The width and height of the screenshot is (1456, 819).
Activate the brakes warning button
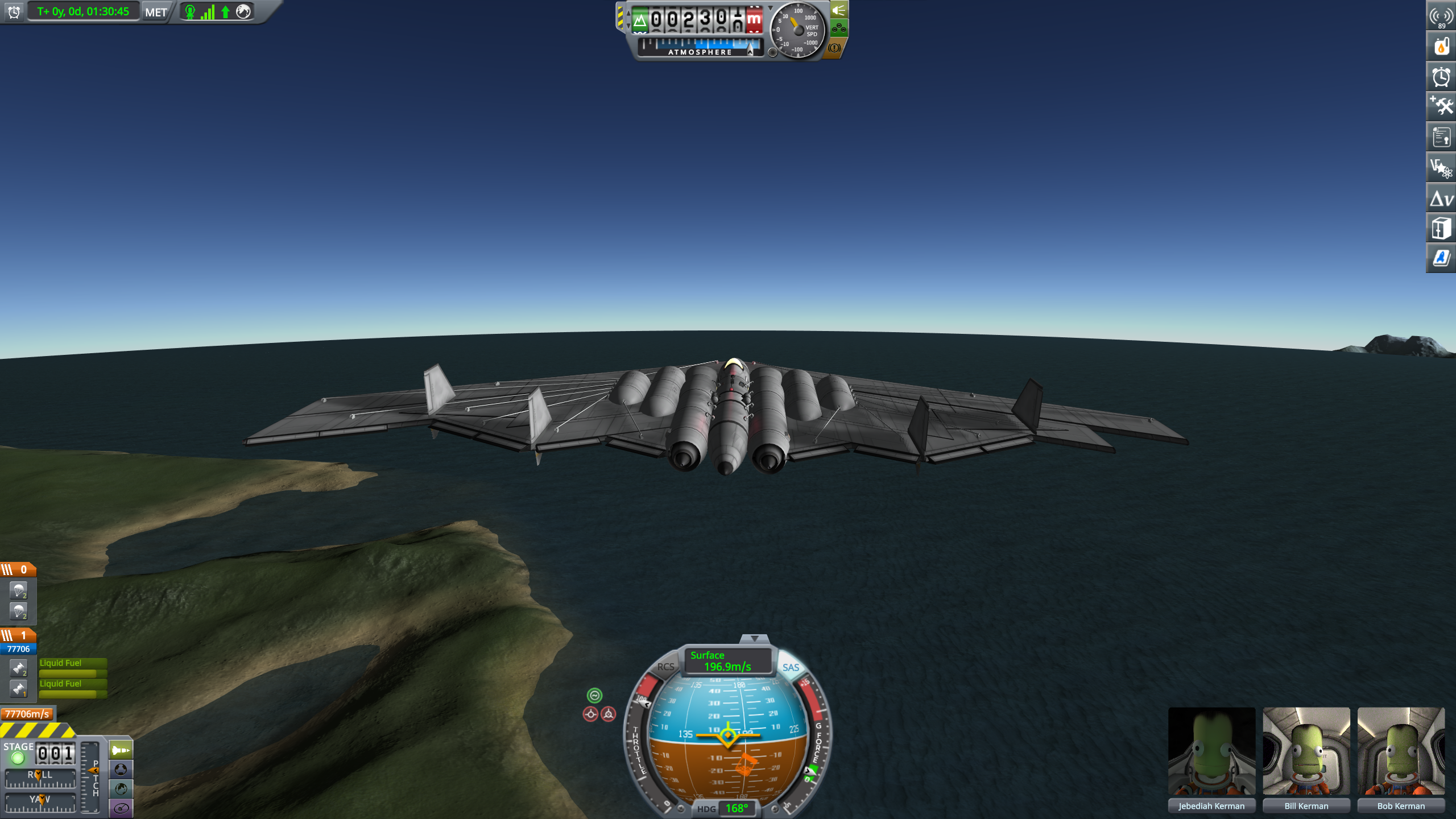pos(834,48)
